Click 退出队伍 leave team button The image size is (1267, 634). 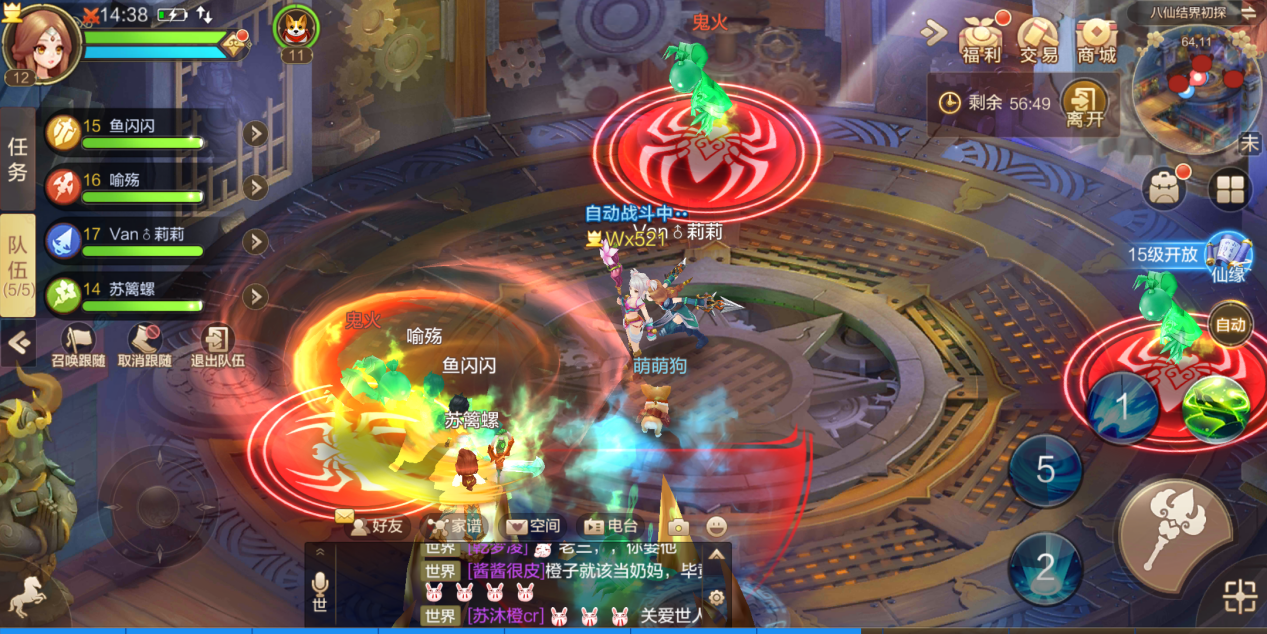pos(216,346)
